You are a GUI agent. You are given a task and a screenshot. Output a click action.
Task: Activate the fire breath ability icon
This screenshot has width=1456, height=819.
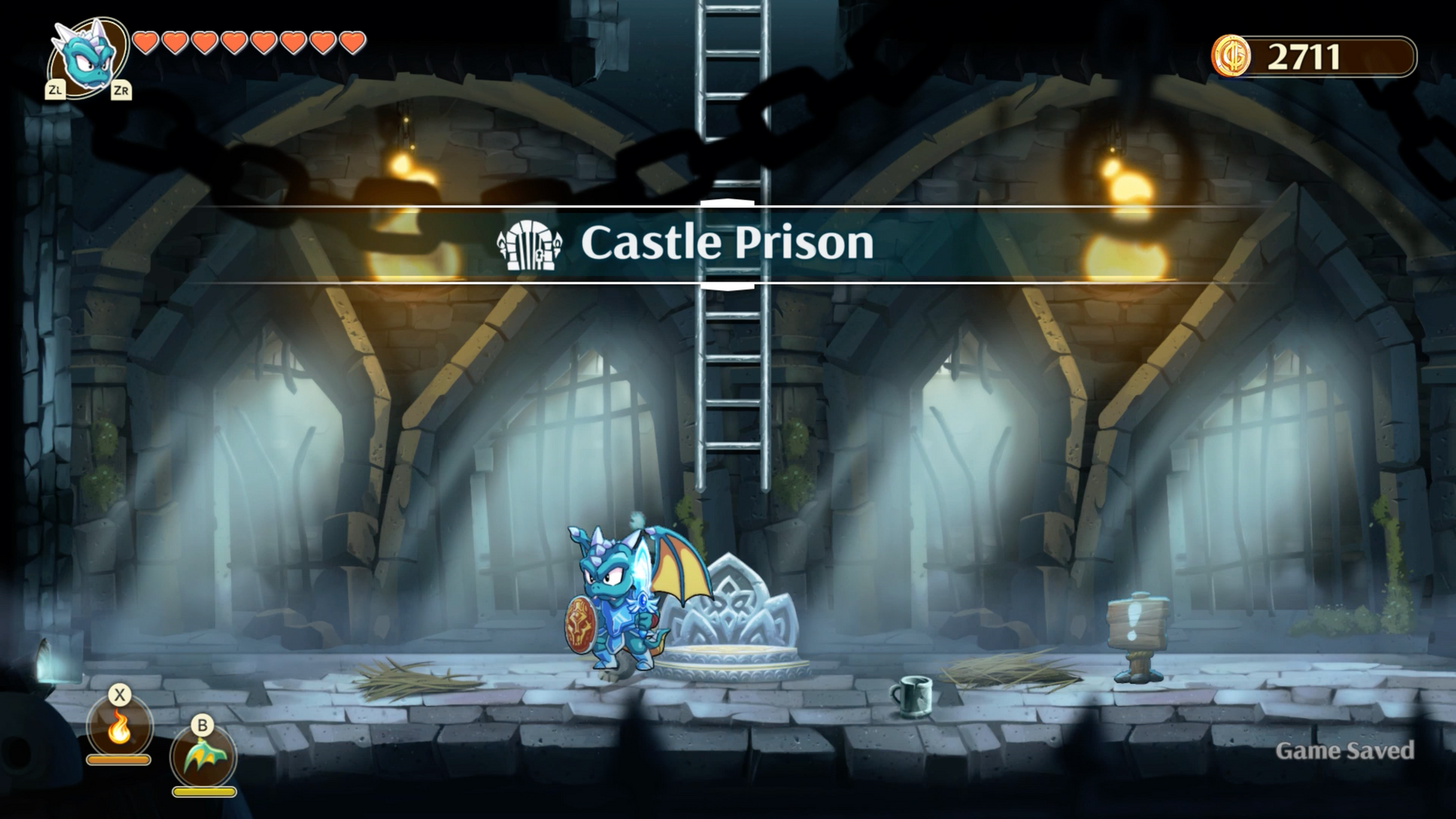119,728
